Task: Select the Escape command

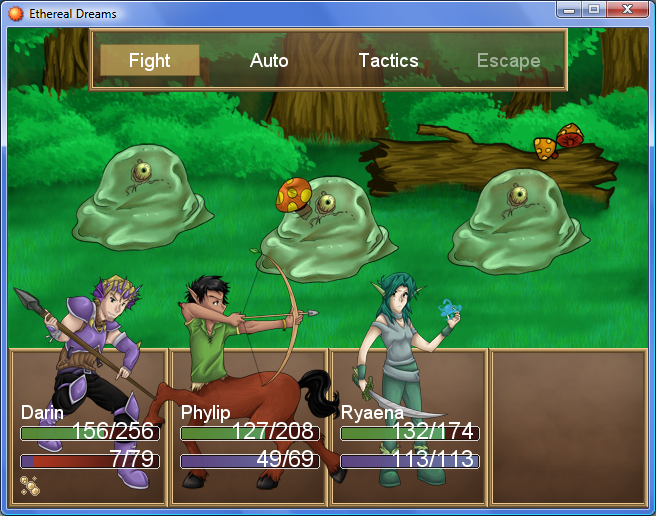Action: (508, 61)
